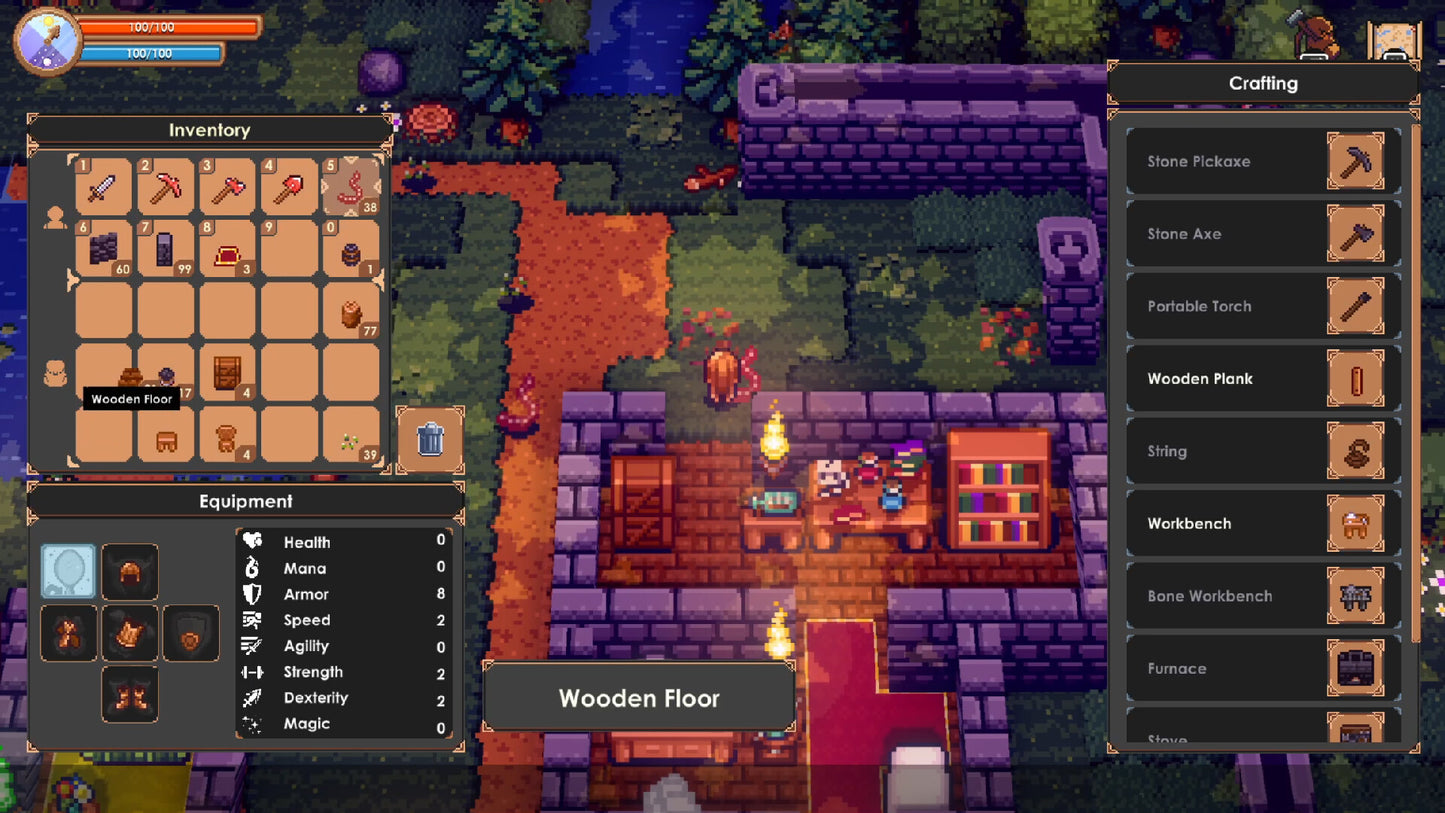
Task: Switch to the backpack inventory tab
Action: (55, 375)
